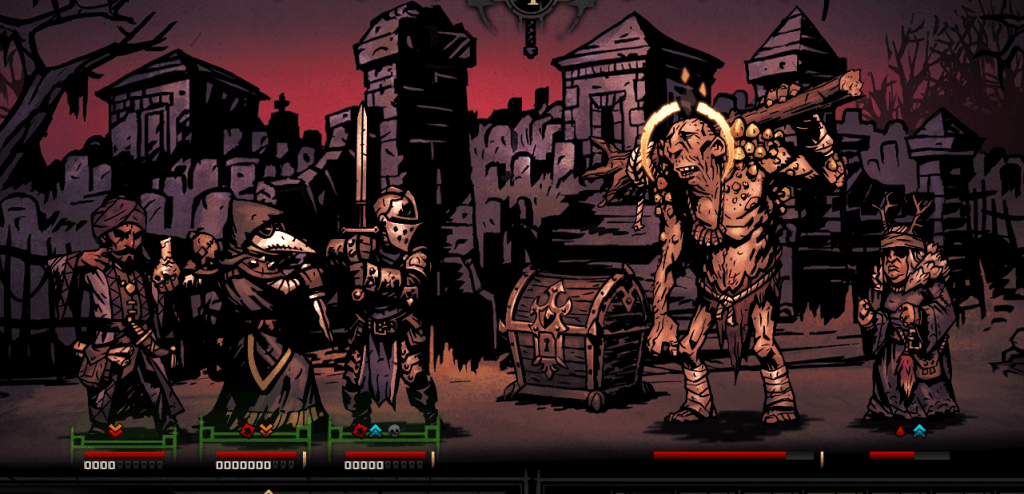Image resolution: width=1024 pixels, height=494 pixels.
Task: Inspect the Plague Doctor's red mark icon
Action: pos(248,430)
